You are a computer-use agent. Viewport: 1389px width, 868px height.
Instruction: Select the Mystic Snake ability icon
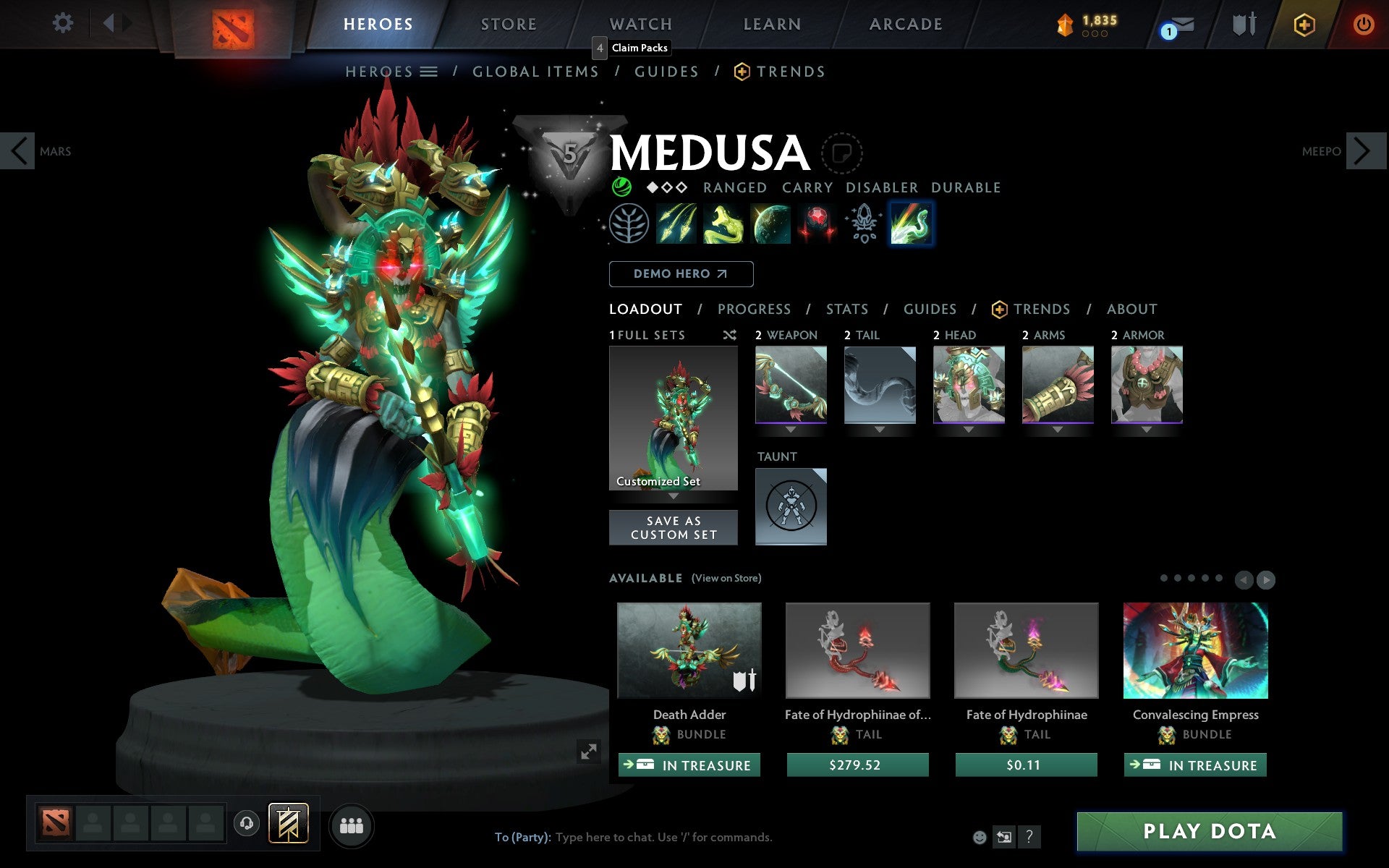pos(724,224)
